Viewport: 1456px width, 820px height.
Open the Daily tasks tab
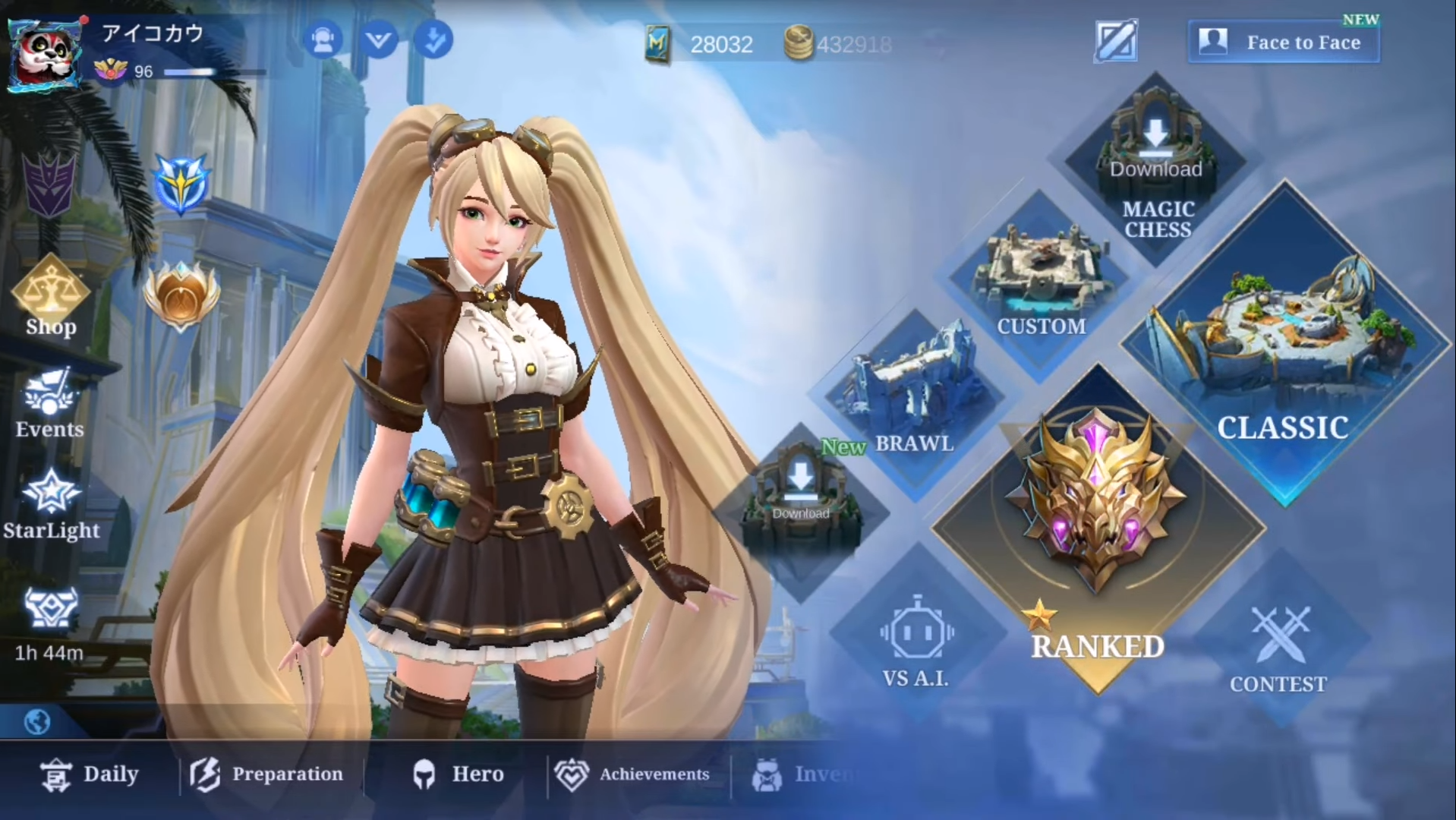pyautogui.click(x=90, y=774)
